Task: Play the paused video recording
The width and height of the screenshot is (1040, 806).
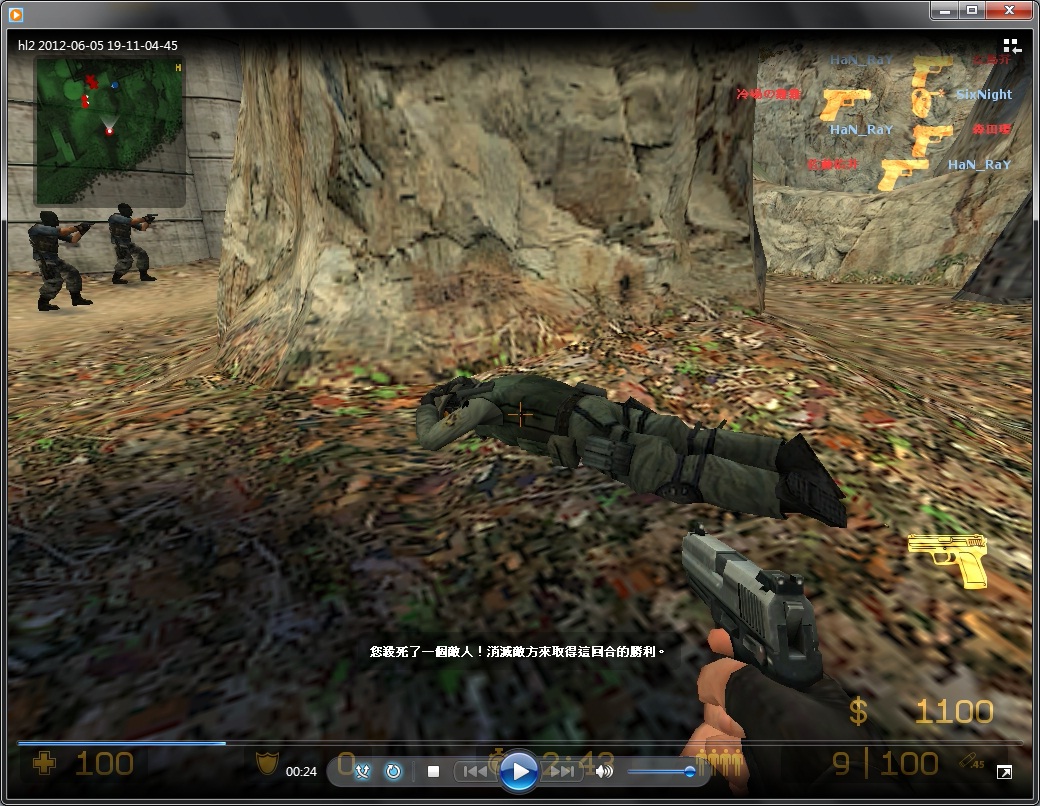Action: (518, 771)
